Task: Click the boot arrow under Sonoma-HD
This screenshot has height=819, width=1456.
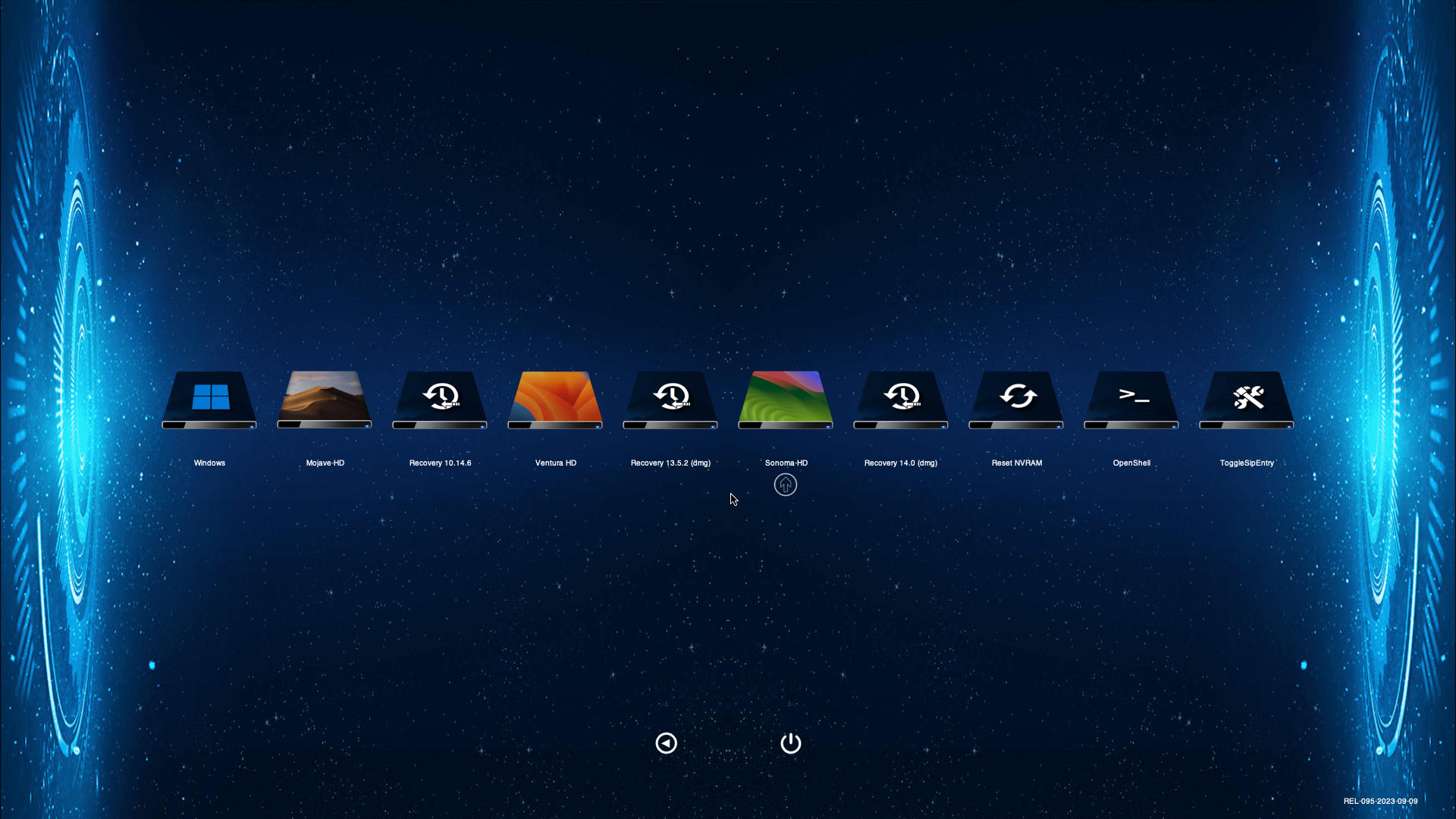Action: (786, 485)
